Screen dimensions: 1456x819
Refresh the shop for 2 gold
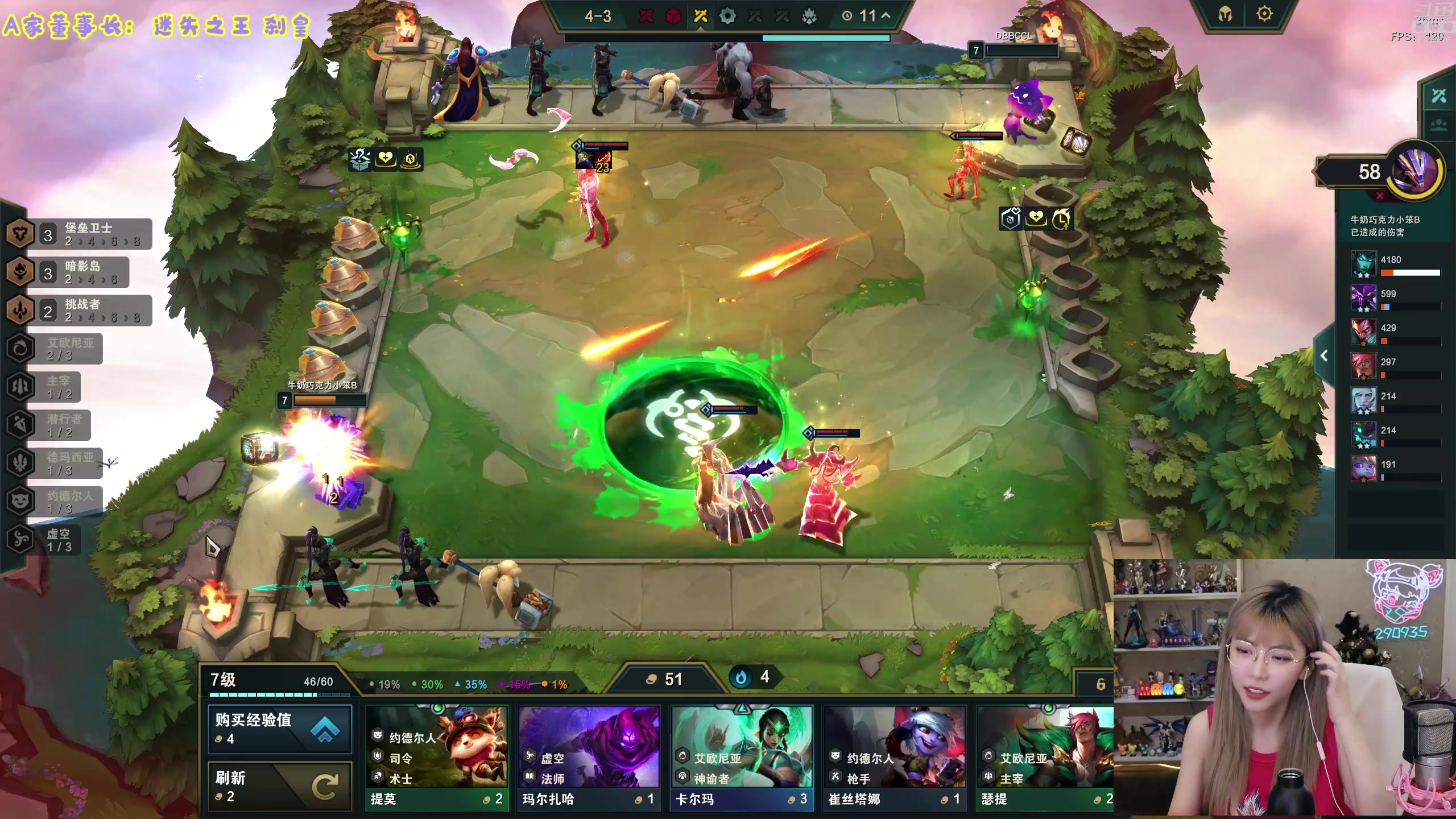click(280, 786)
